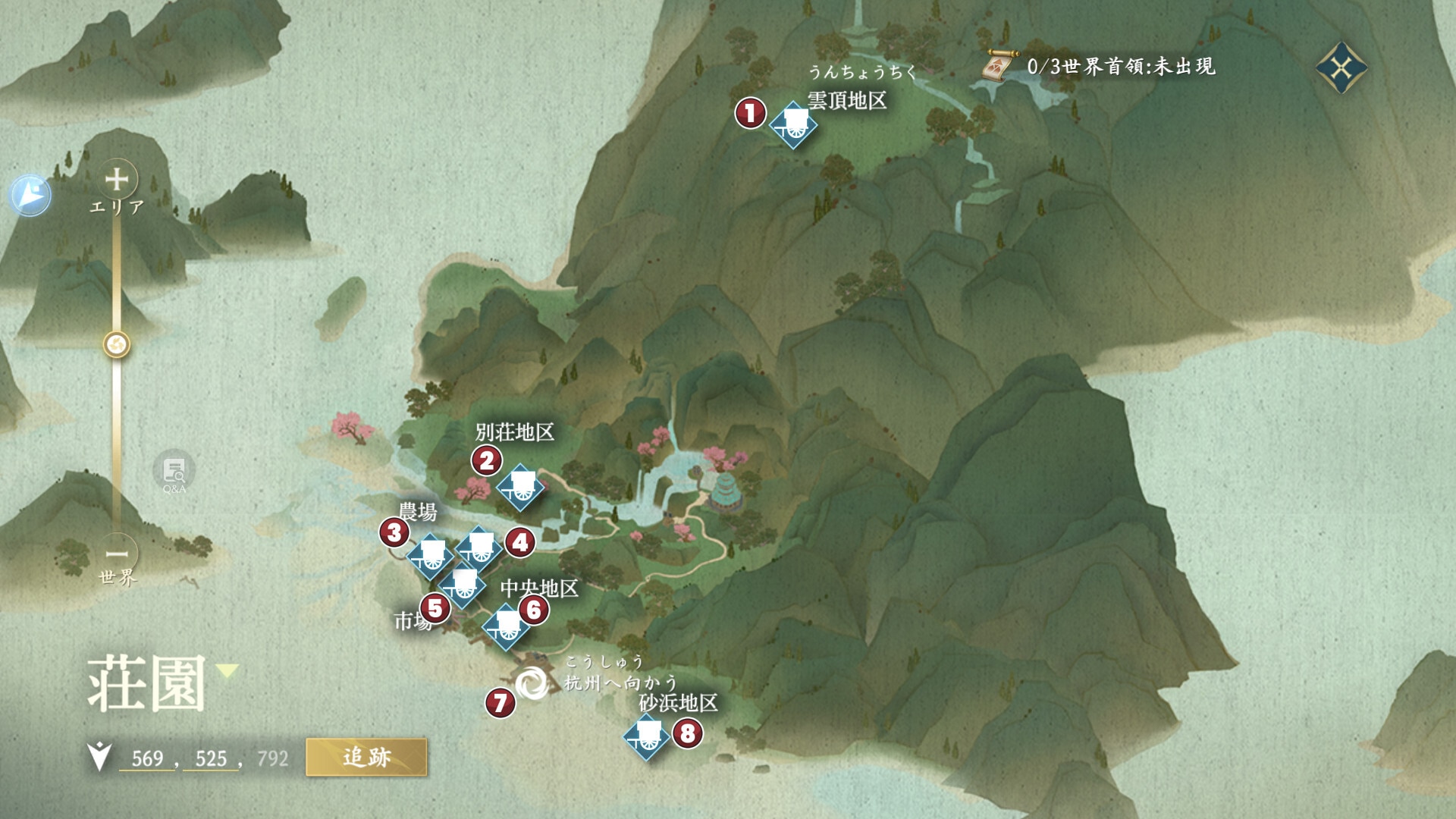Edit the 525 Y coordinate field
The width and height of the screenshot is (1456, 819).
point(211,758)
